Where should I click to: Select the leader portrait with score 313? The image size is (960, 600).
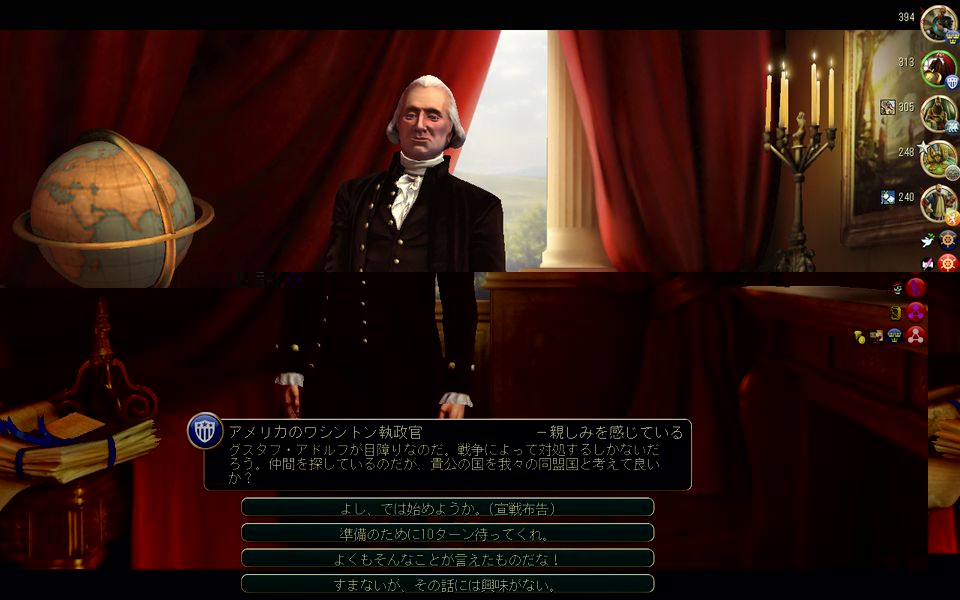938,68
